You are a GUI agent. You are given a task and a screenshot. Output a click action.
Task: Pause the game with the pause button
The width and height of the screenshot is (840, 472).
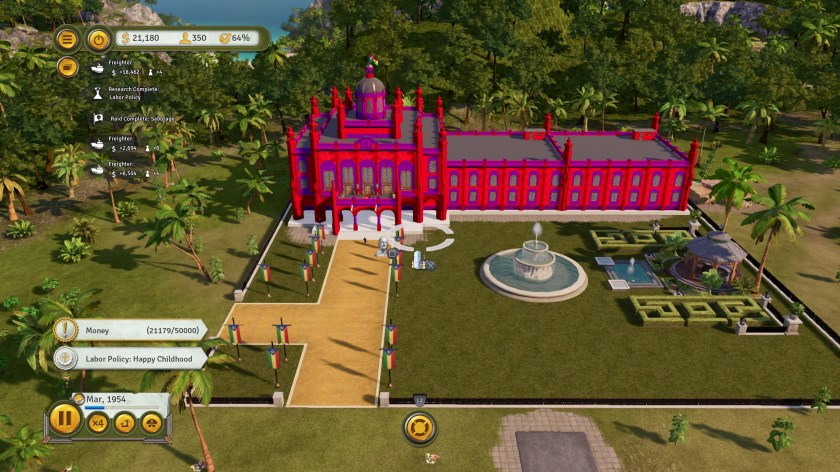pos(65,418)
